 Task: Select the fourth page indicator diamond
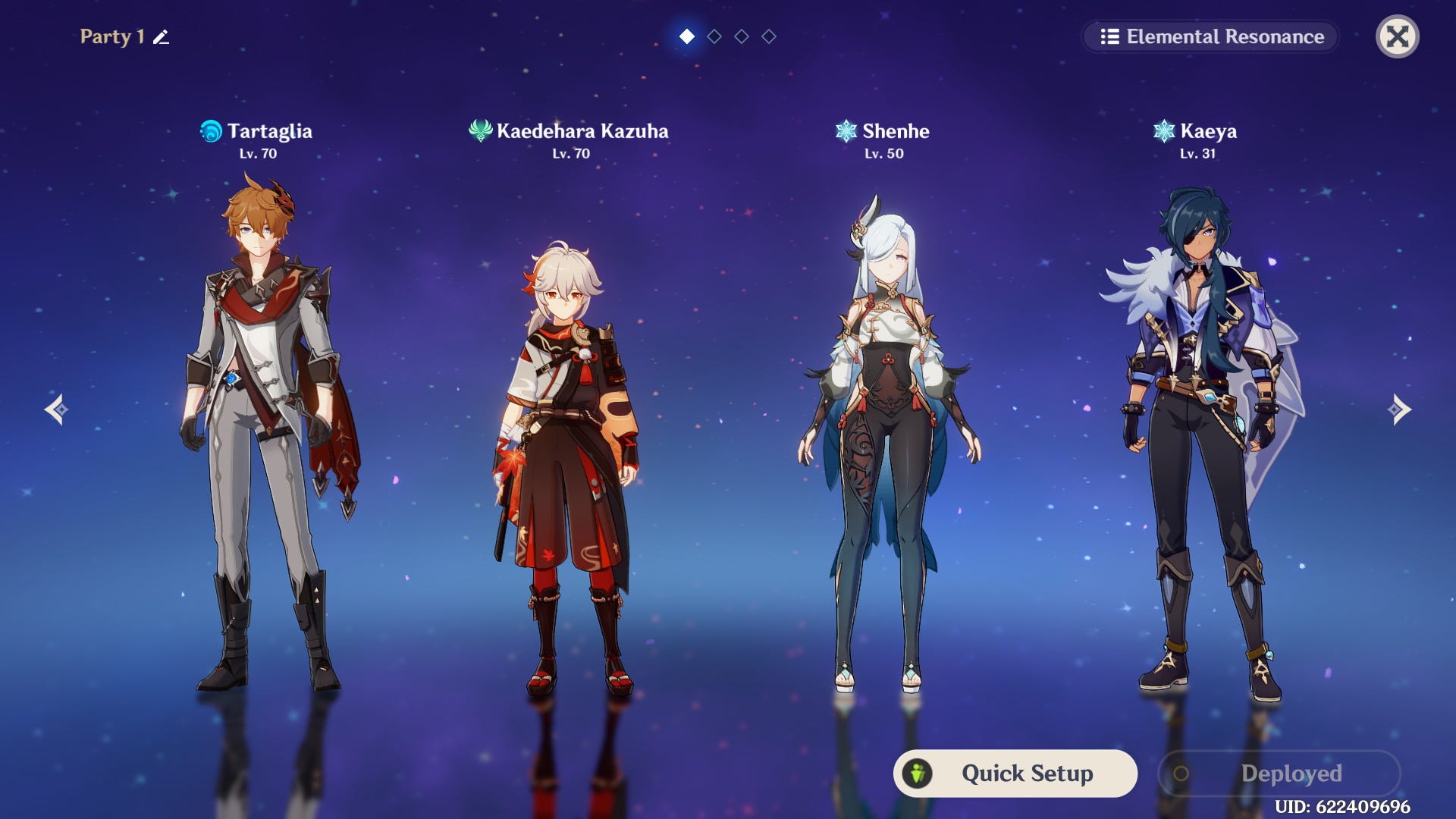[x=767, y=36]
